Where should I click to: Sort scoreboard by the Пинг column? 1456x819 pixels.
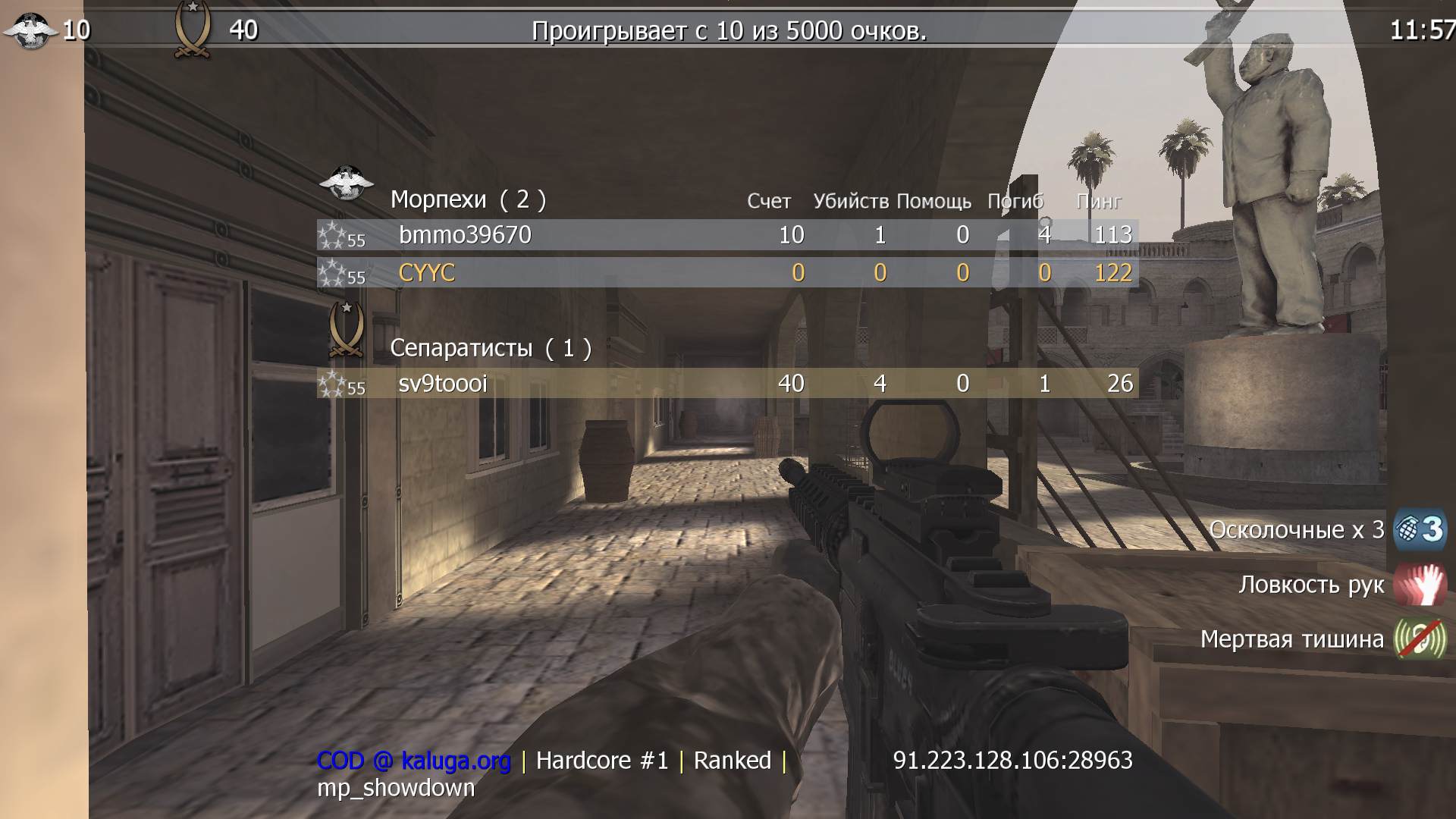pyautogui.click(x=1100, y=202)
